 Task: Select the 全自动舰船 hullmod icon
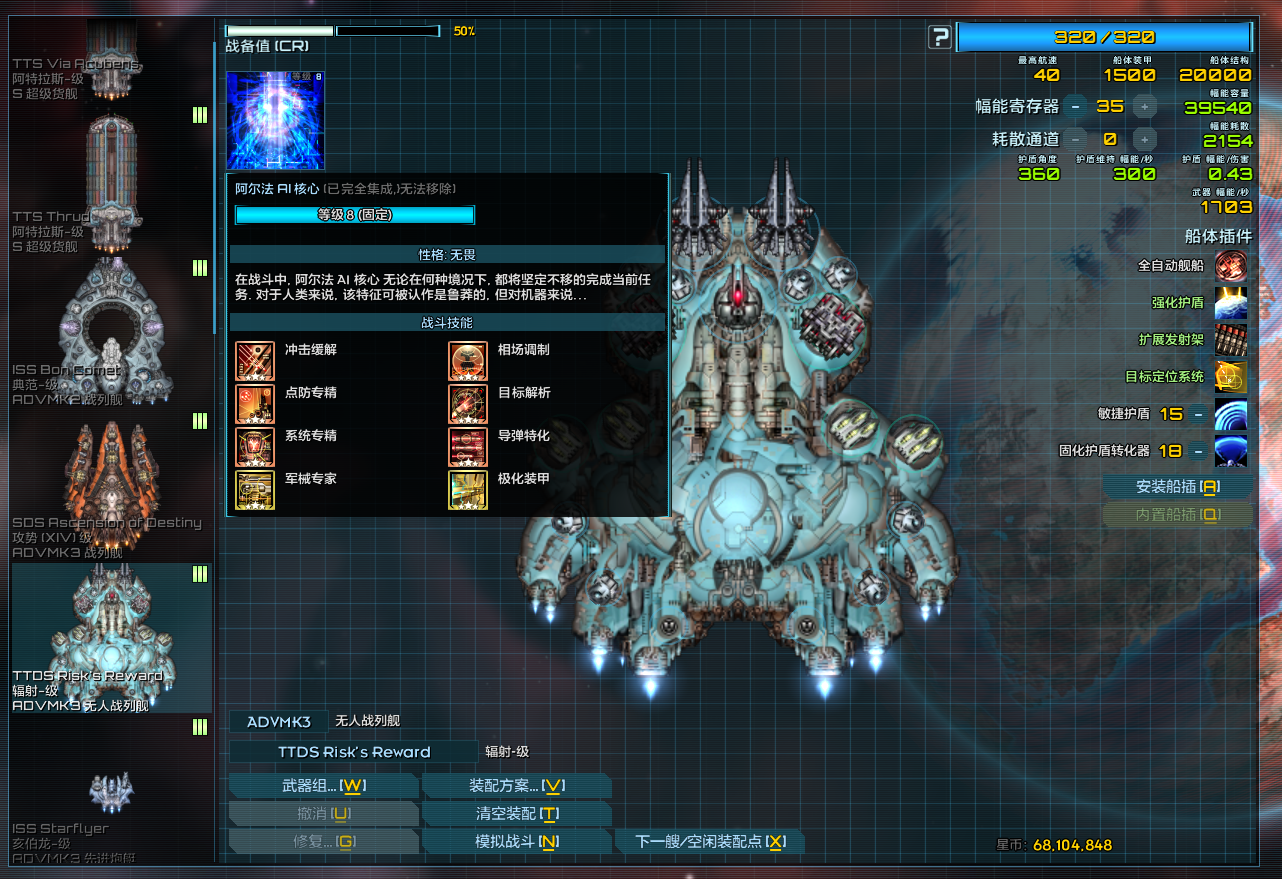pos(1230,266)
